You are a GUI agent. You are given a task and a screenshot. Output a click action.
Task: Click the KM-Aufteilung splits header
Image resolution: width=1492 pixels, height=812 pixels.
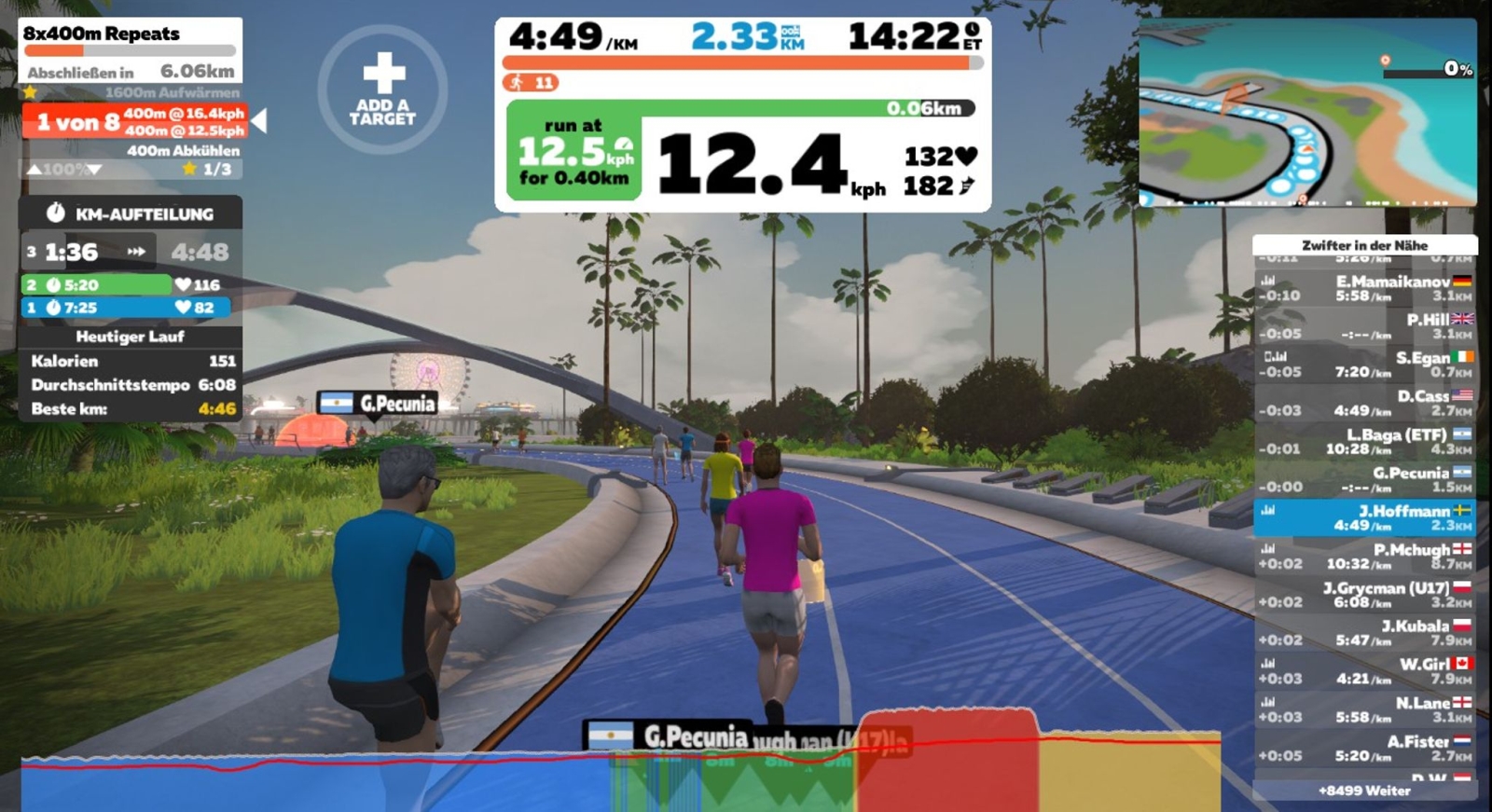(131, 213)
